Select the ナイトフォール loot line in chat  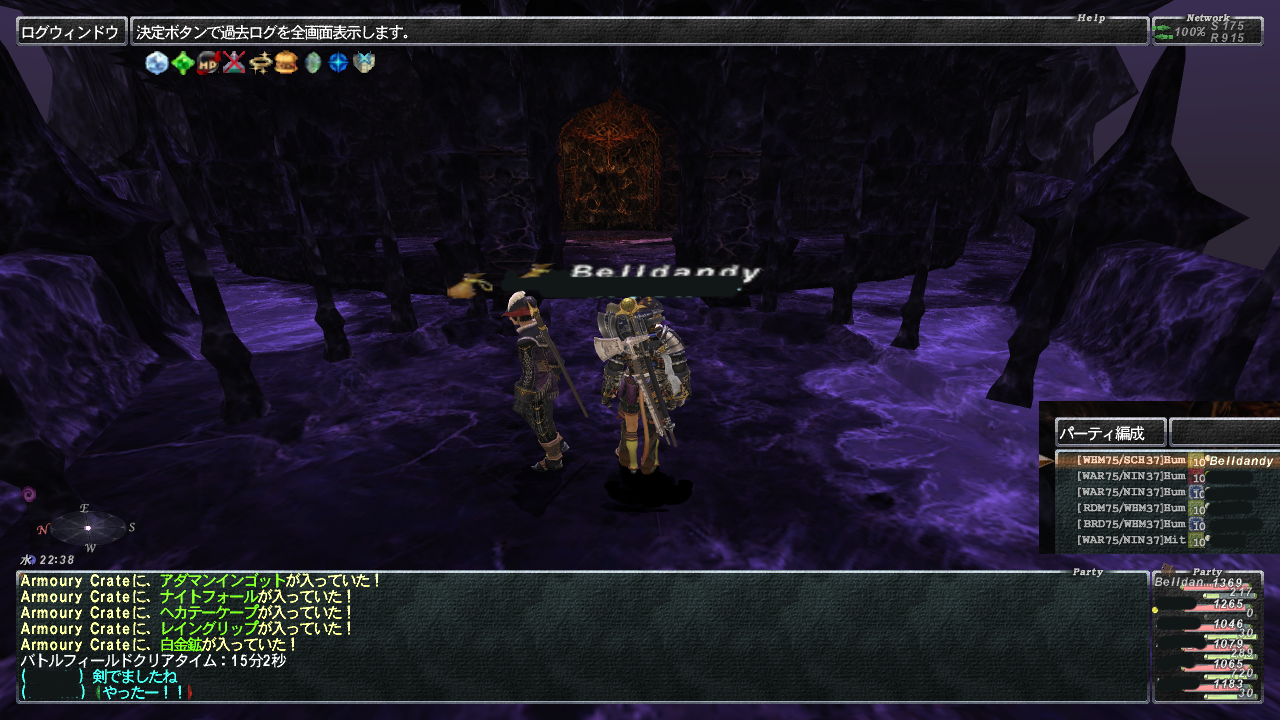(201, 597)
